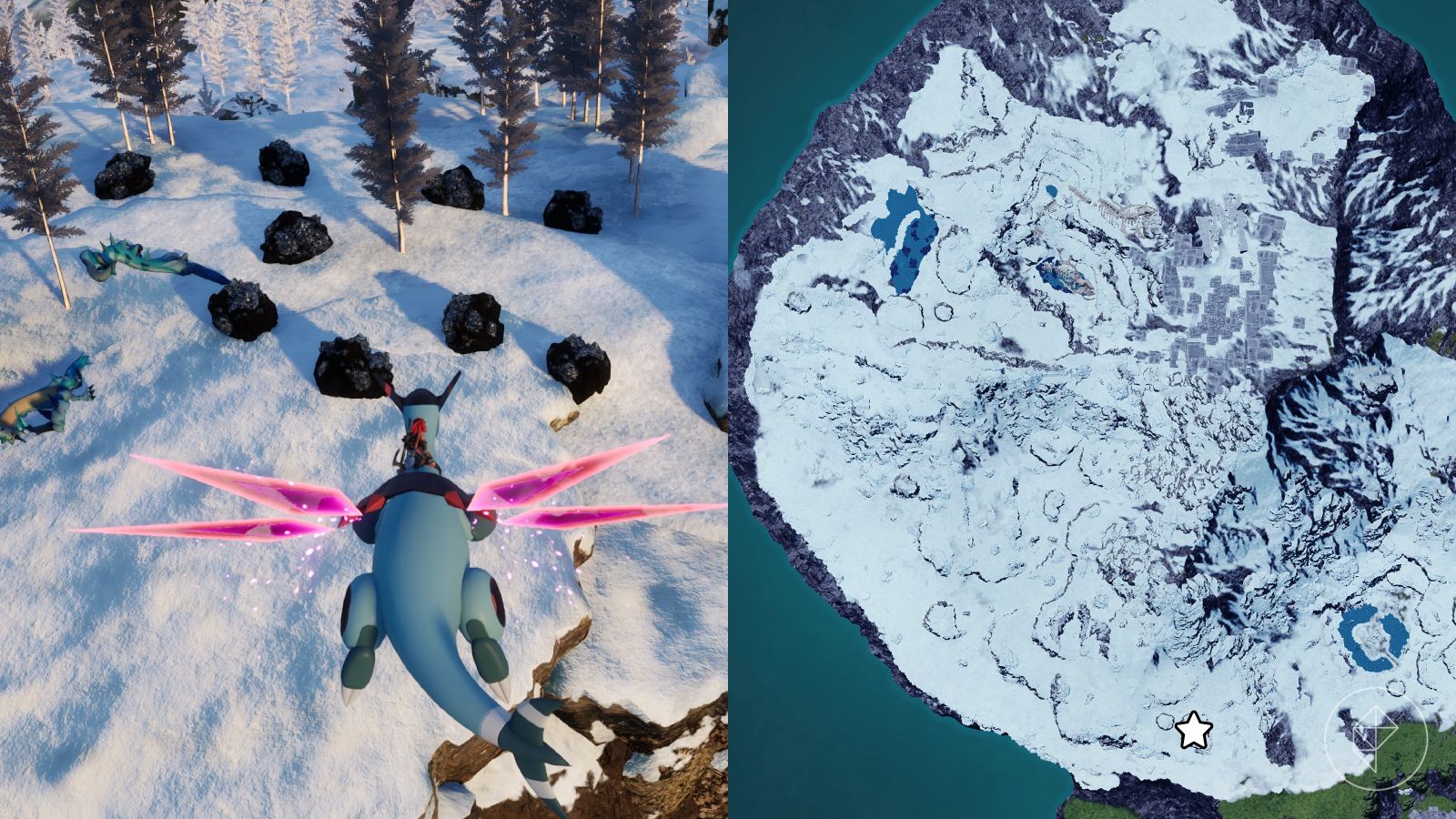Click the ore rock nearest the mount's head
Screen dimensions: 1456x819
355,364
